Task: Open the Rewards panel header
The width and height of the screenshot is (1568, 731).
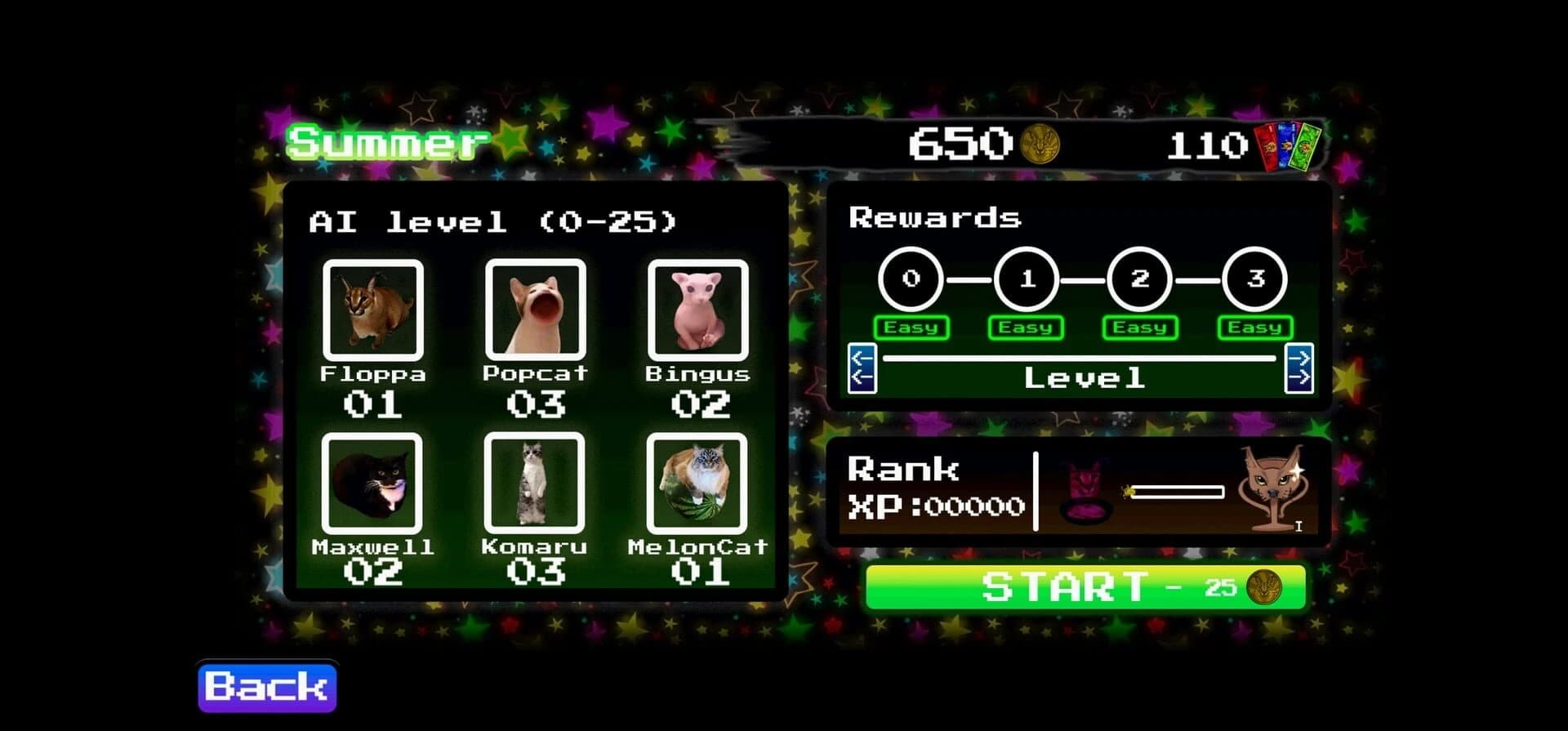Action: point(933,216)
